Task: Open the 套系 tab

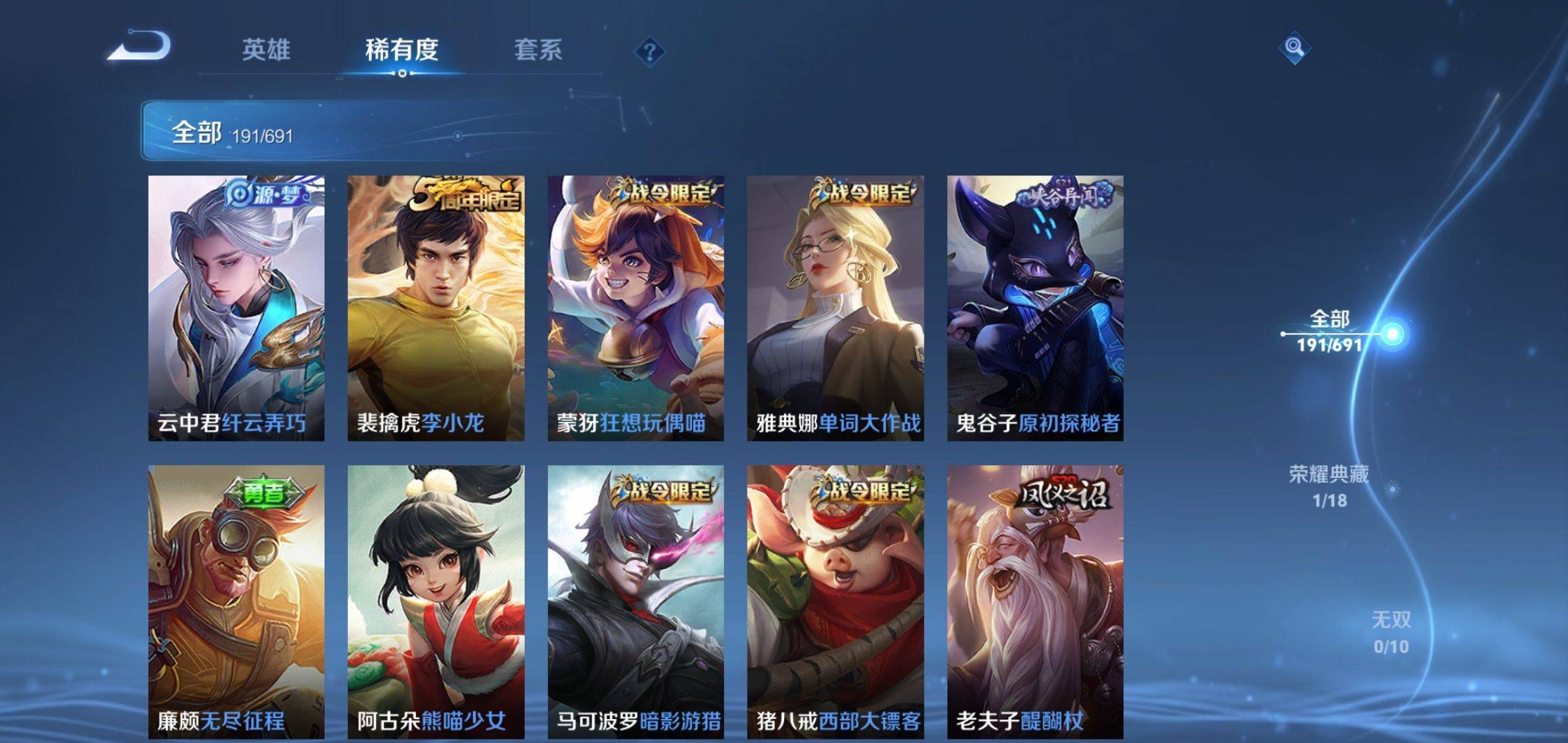Action: coord(538,50)
